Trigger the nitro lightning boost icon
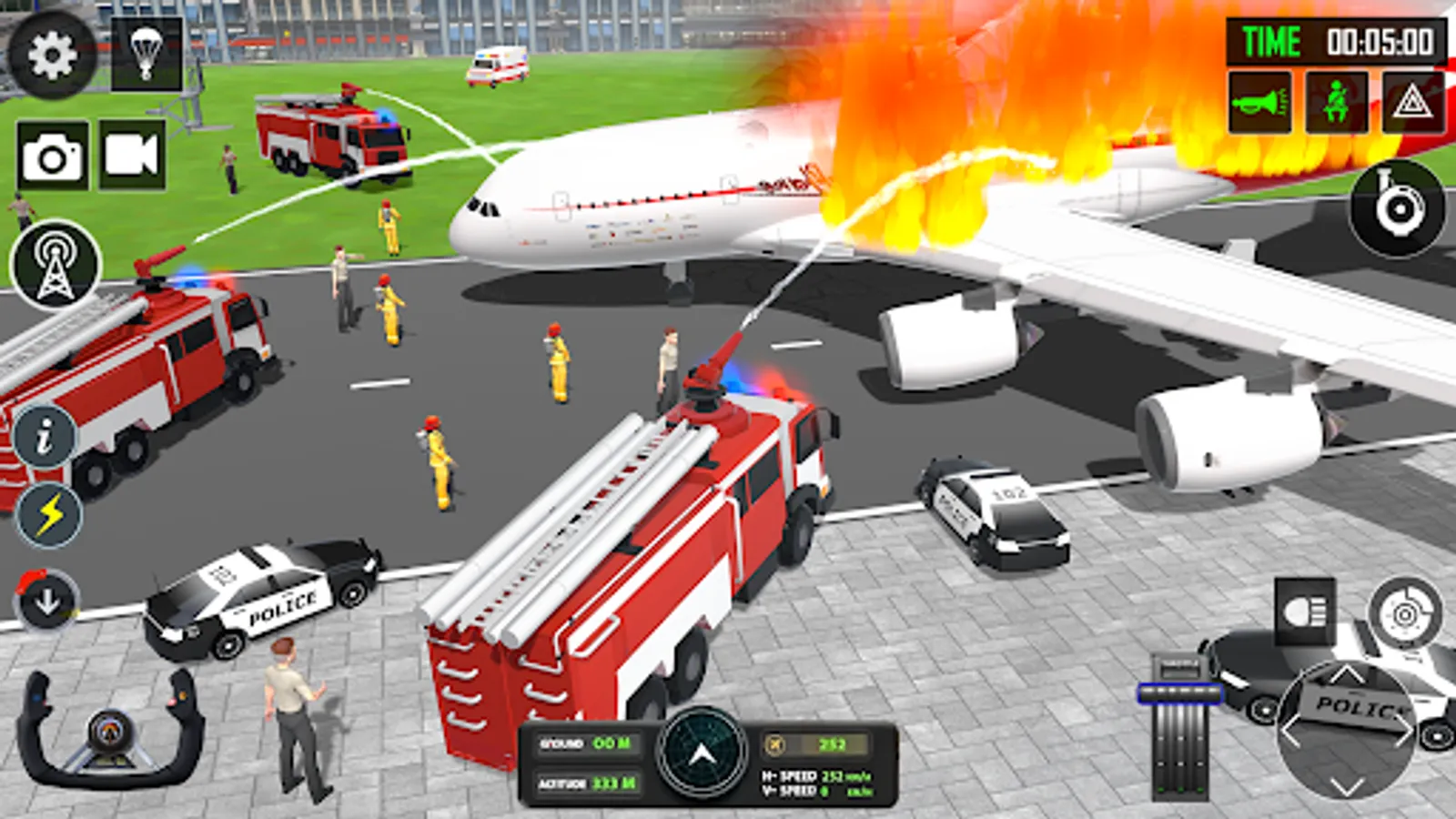1456x819 pixels. 50,512
